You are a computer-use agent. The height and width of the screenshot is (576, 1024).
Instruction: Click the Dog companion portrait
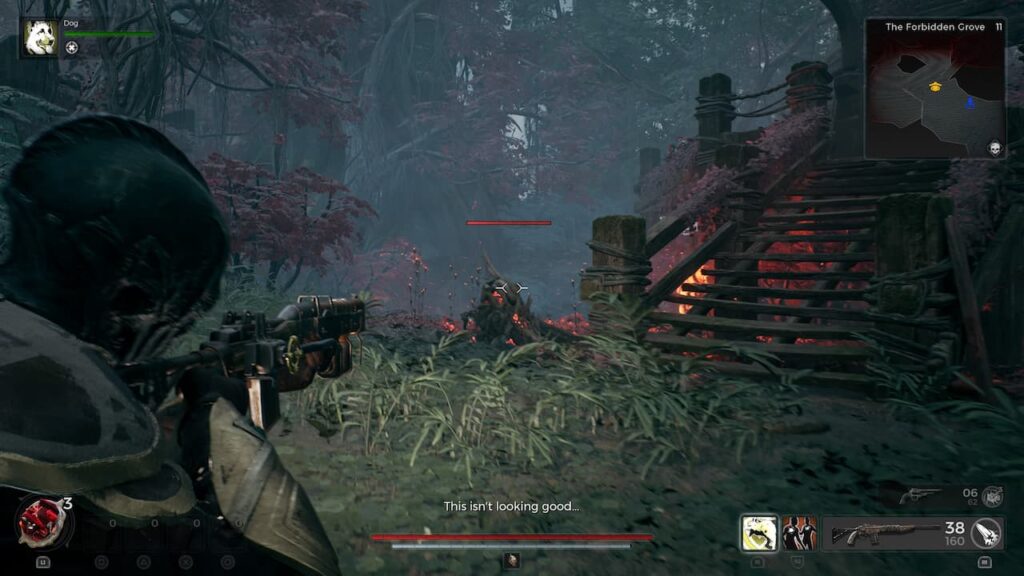[x=40, y=37]
